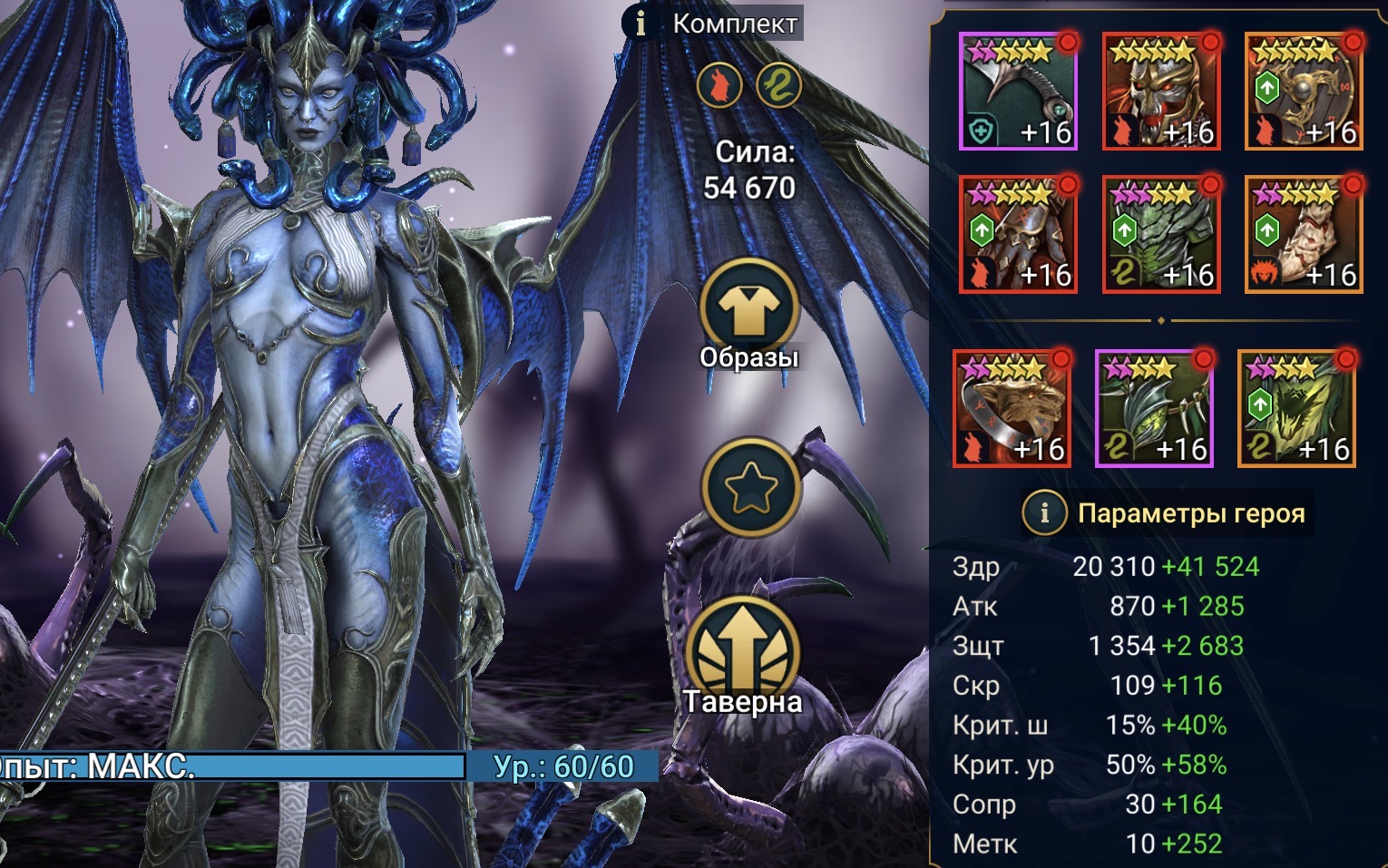The height and width of the screenshot is (868, 1388).
Task: Select the equipped ring slot
Action: pyautogui.click(x=1012, y=408)
